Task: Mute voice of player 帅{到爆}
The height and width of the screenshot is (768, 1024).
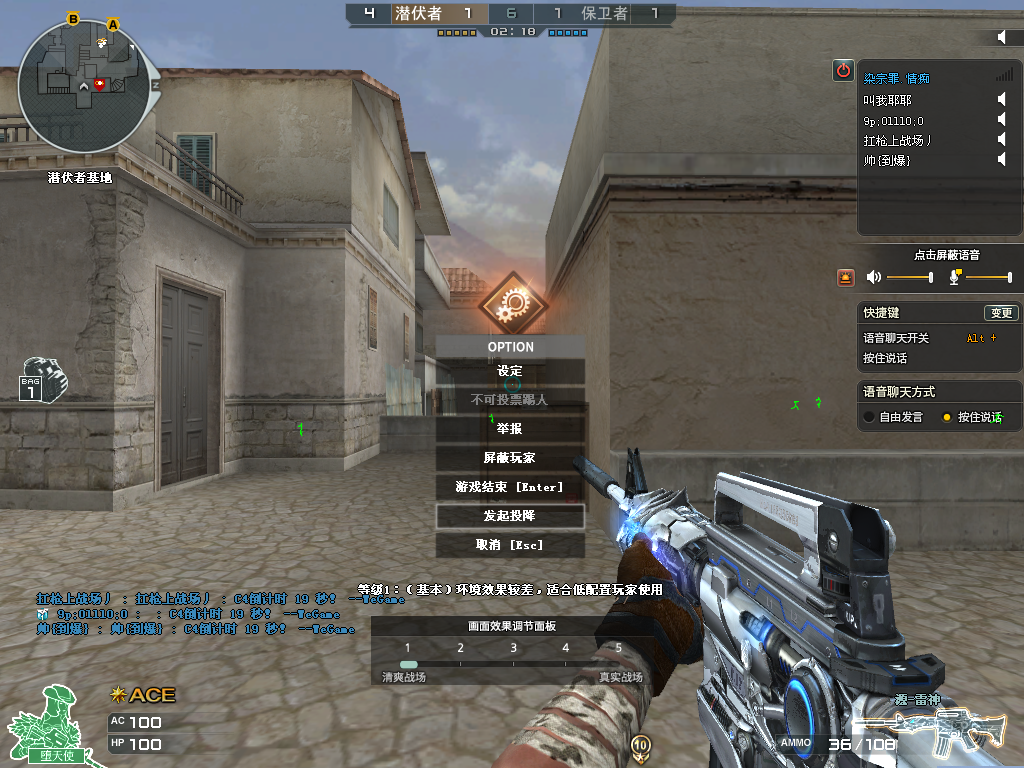Action: click(x=1001, y=160)
